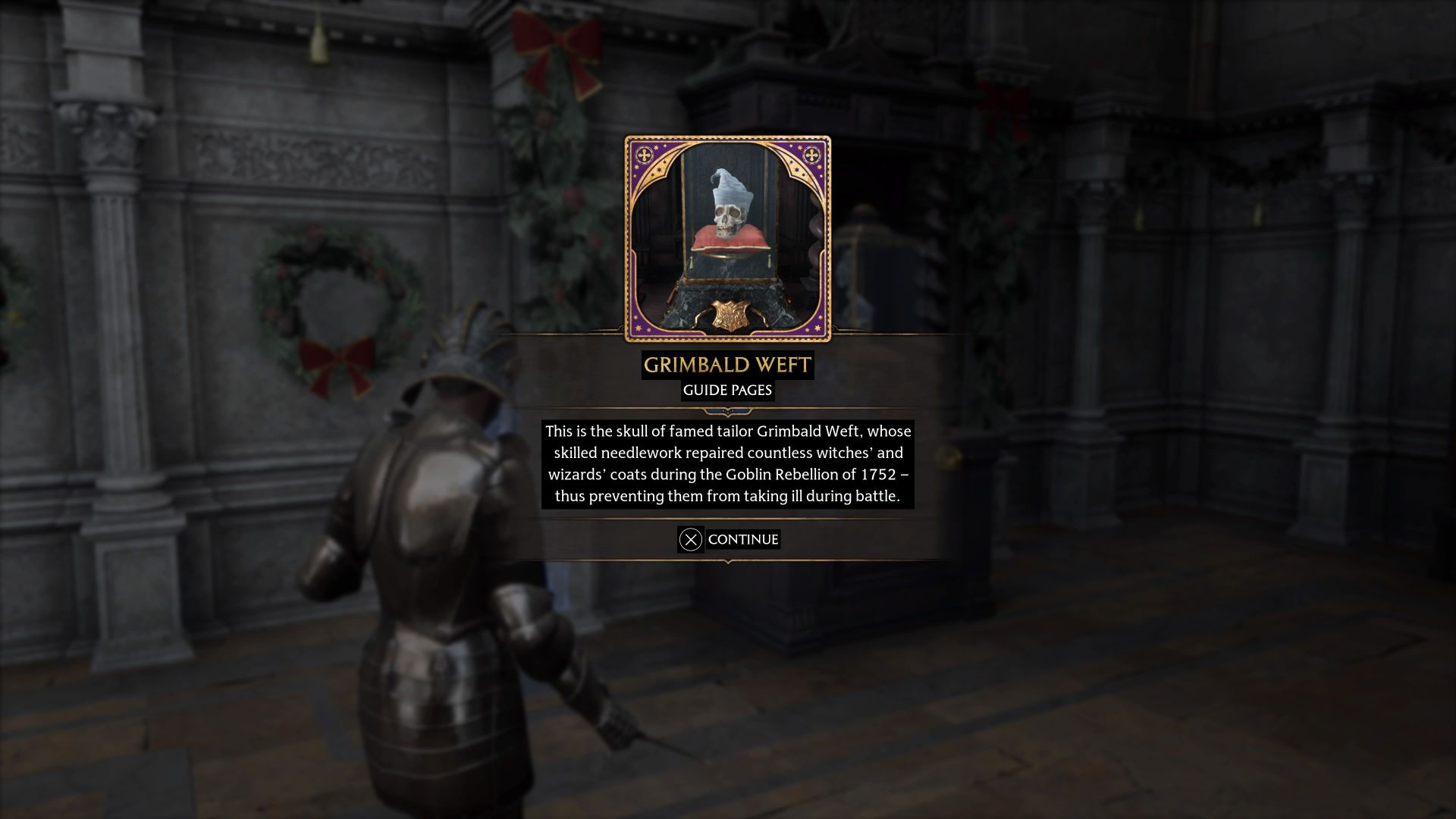Click CONTINUE to dismiss the guide page
The image size is (1456, 819).
tap(742, 539)
